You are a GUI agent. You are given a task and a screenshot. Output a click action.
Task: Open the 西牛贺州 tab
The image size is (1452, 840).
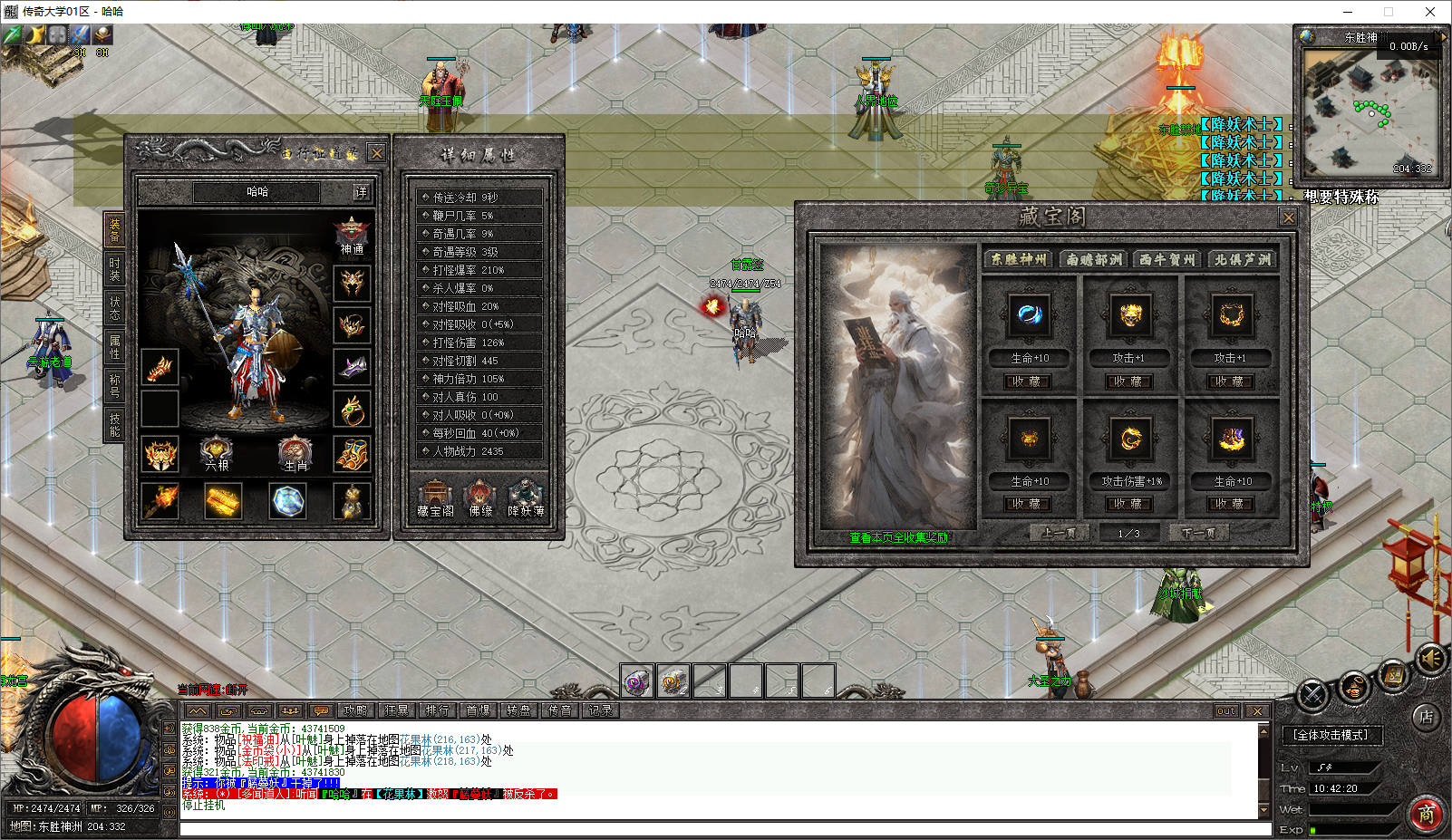1167,259
